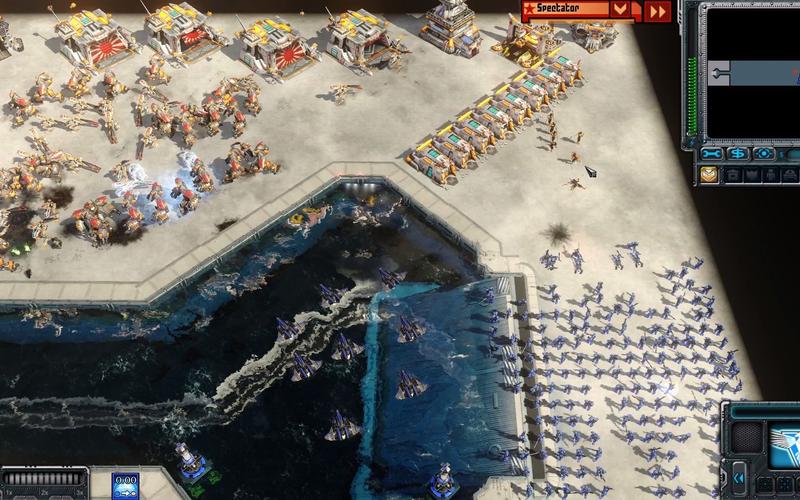Open the Spectator player dropdown

622,10
